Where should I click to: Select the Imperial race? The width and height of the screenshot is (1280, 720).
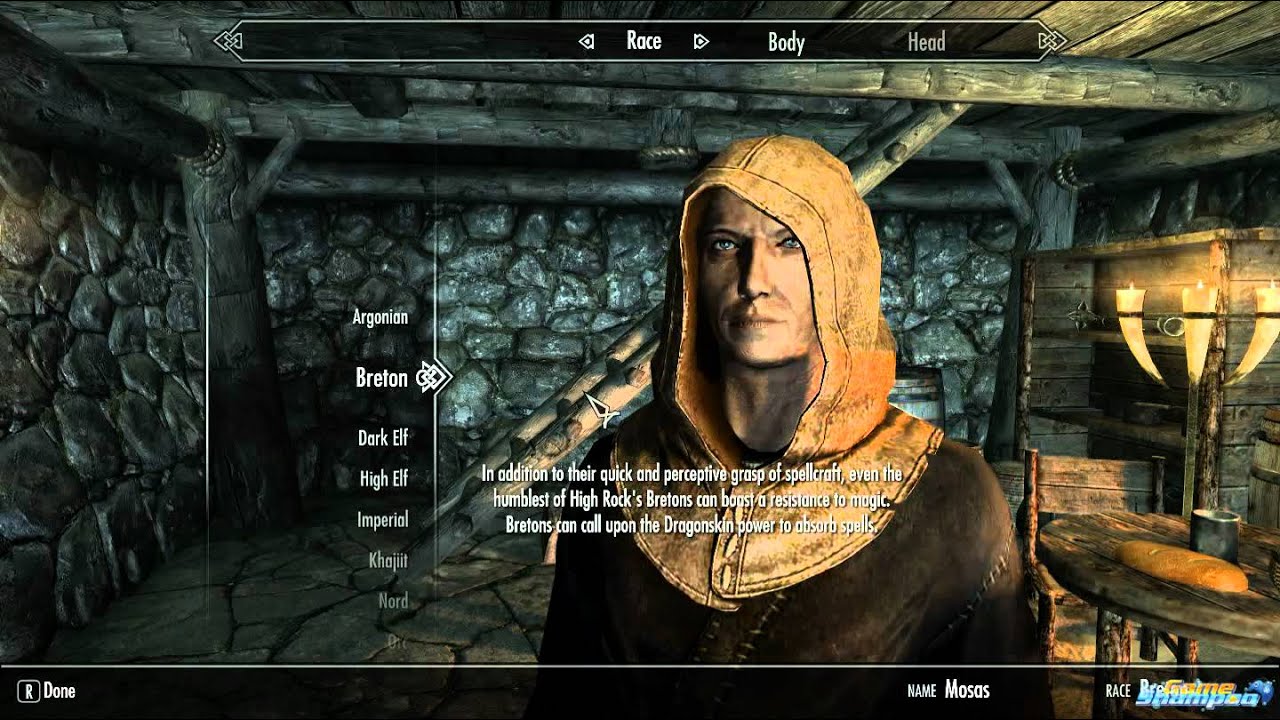(383, 520)
